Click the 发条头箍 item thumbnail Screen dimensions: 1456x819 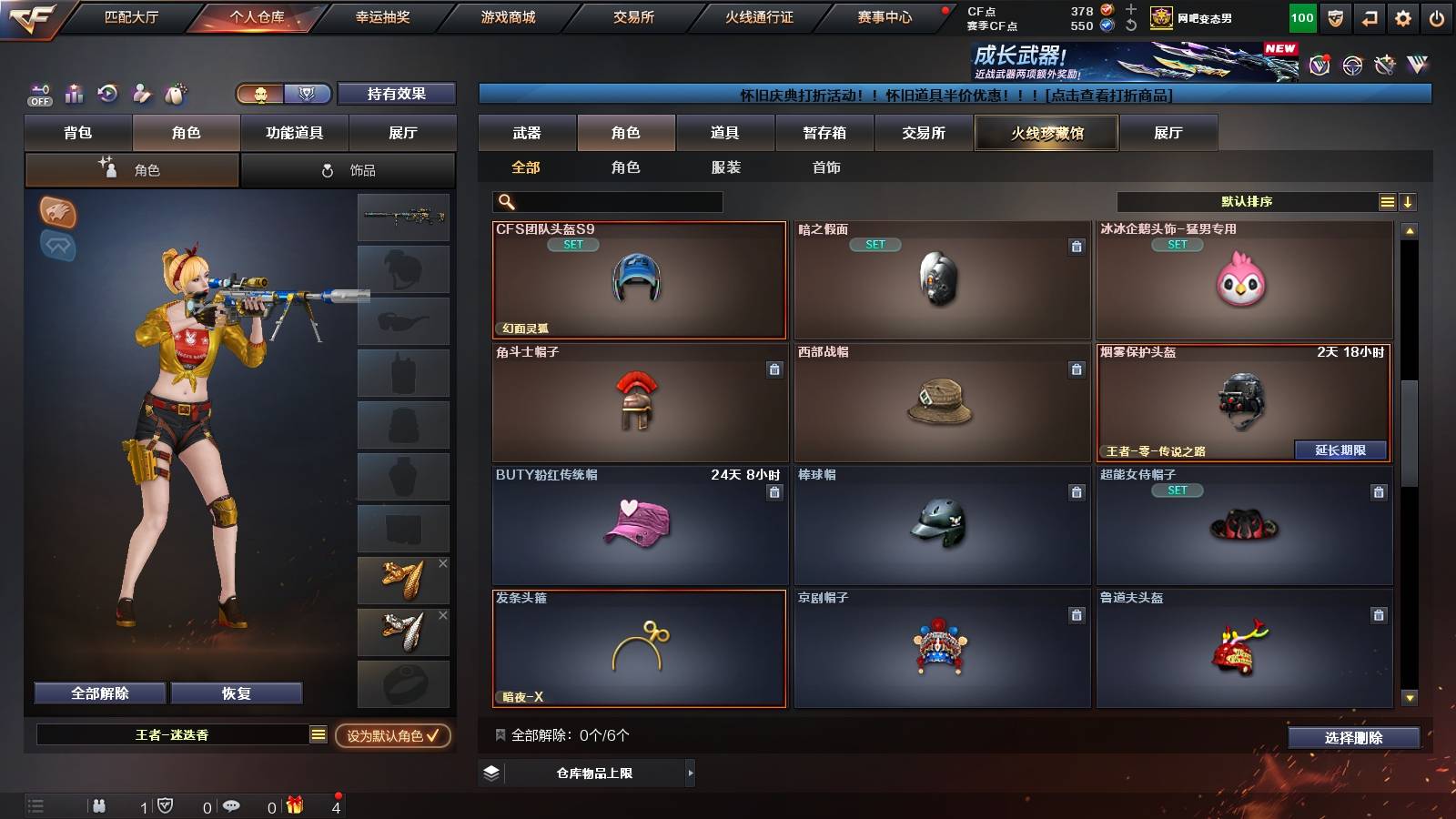coord(640,648)
